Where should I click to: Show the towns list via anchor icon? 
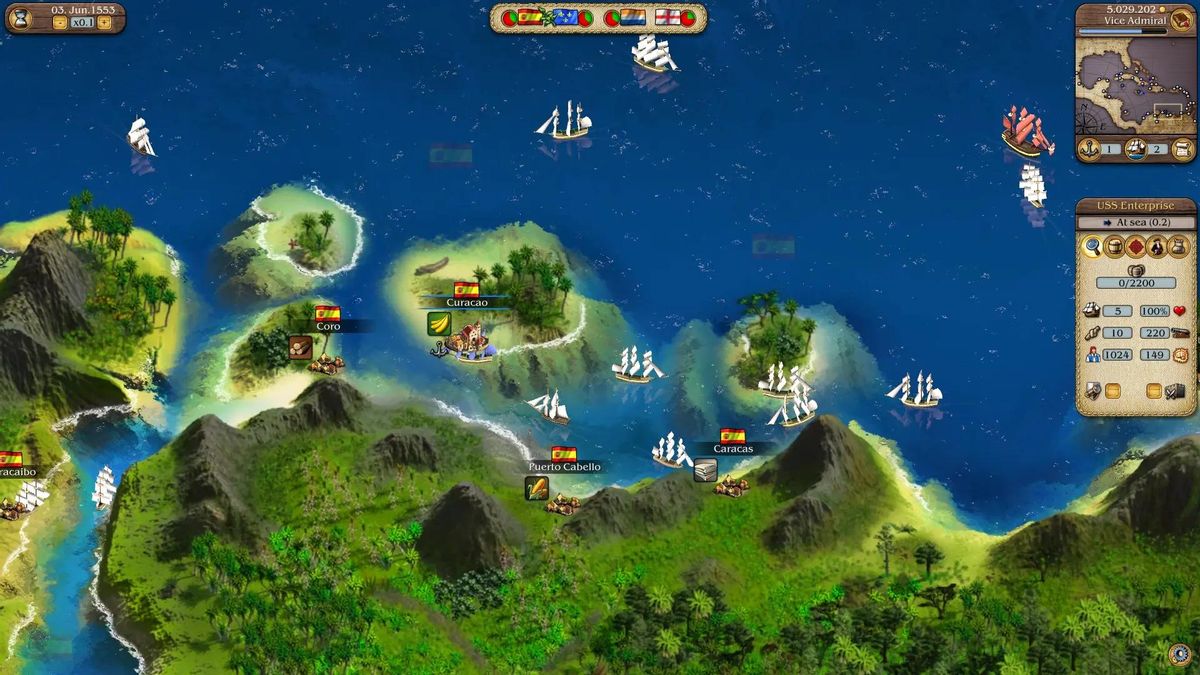point(1088,149)
